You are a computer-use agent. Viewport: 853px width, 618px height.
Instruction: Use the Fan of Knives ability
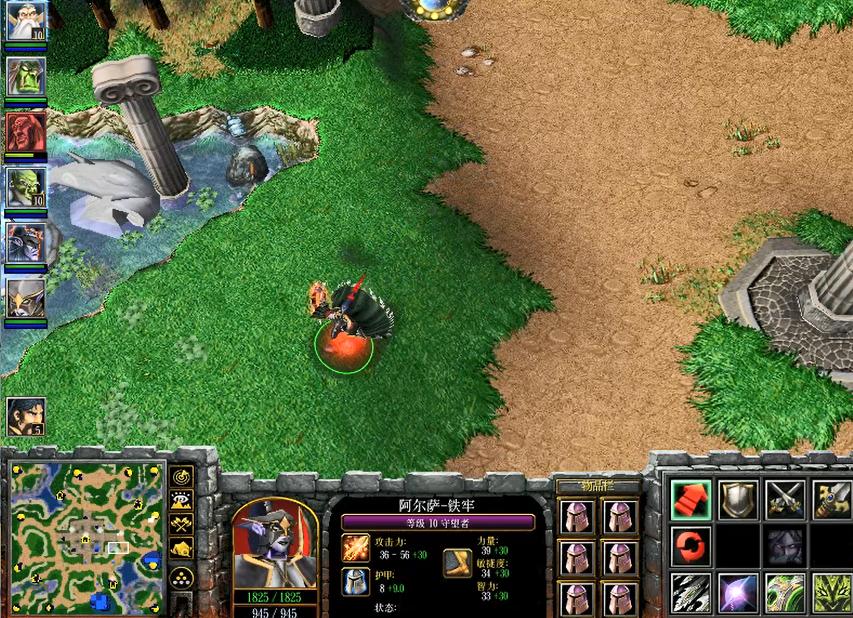tap(691, 593)
